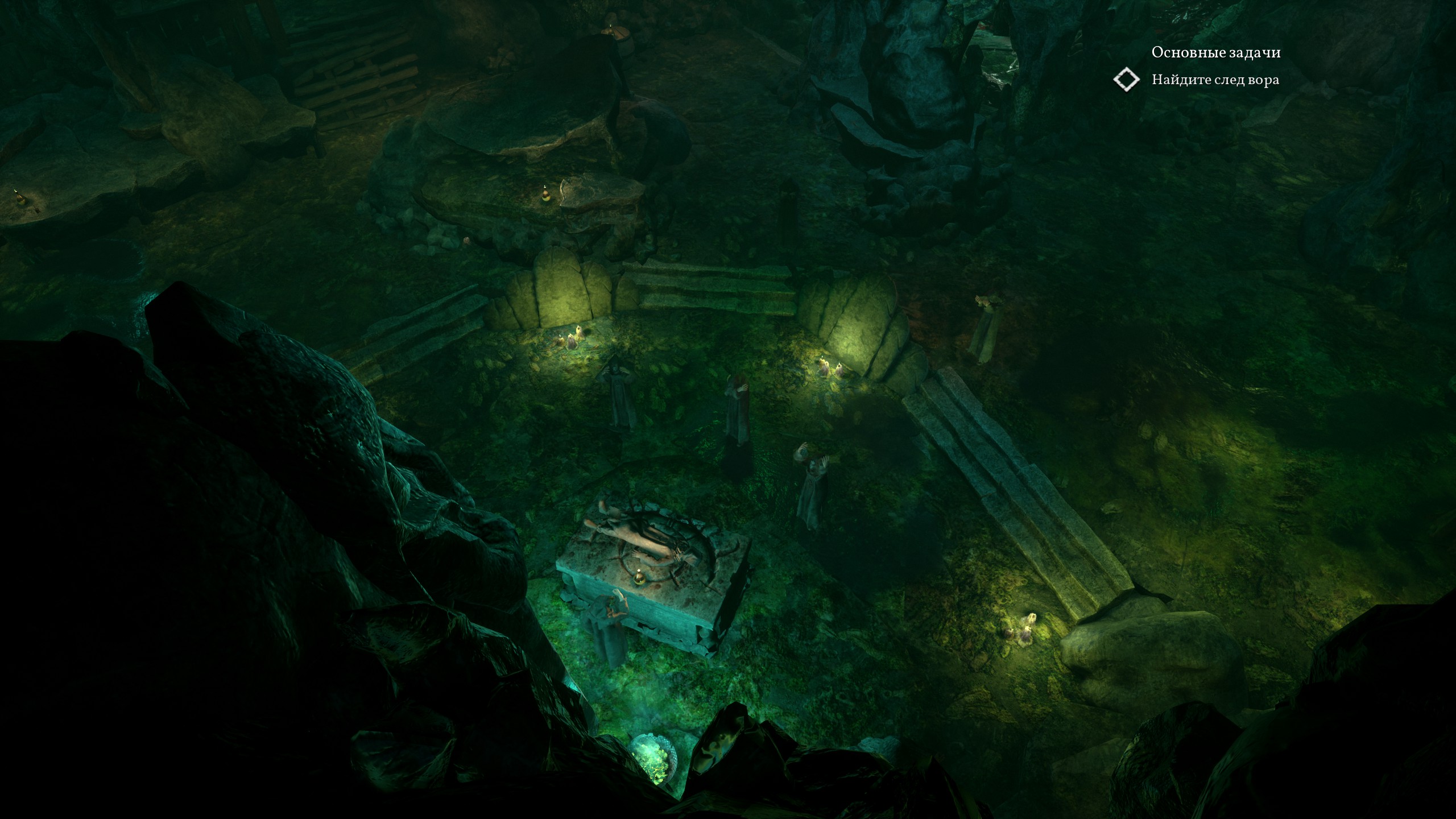Select the 'Найдите след вора' objective
The width and height of the screenshot is (1456, 819).
1215,80
